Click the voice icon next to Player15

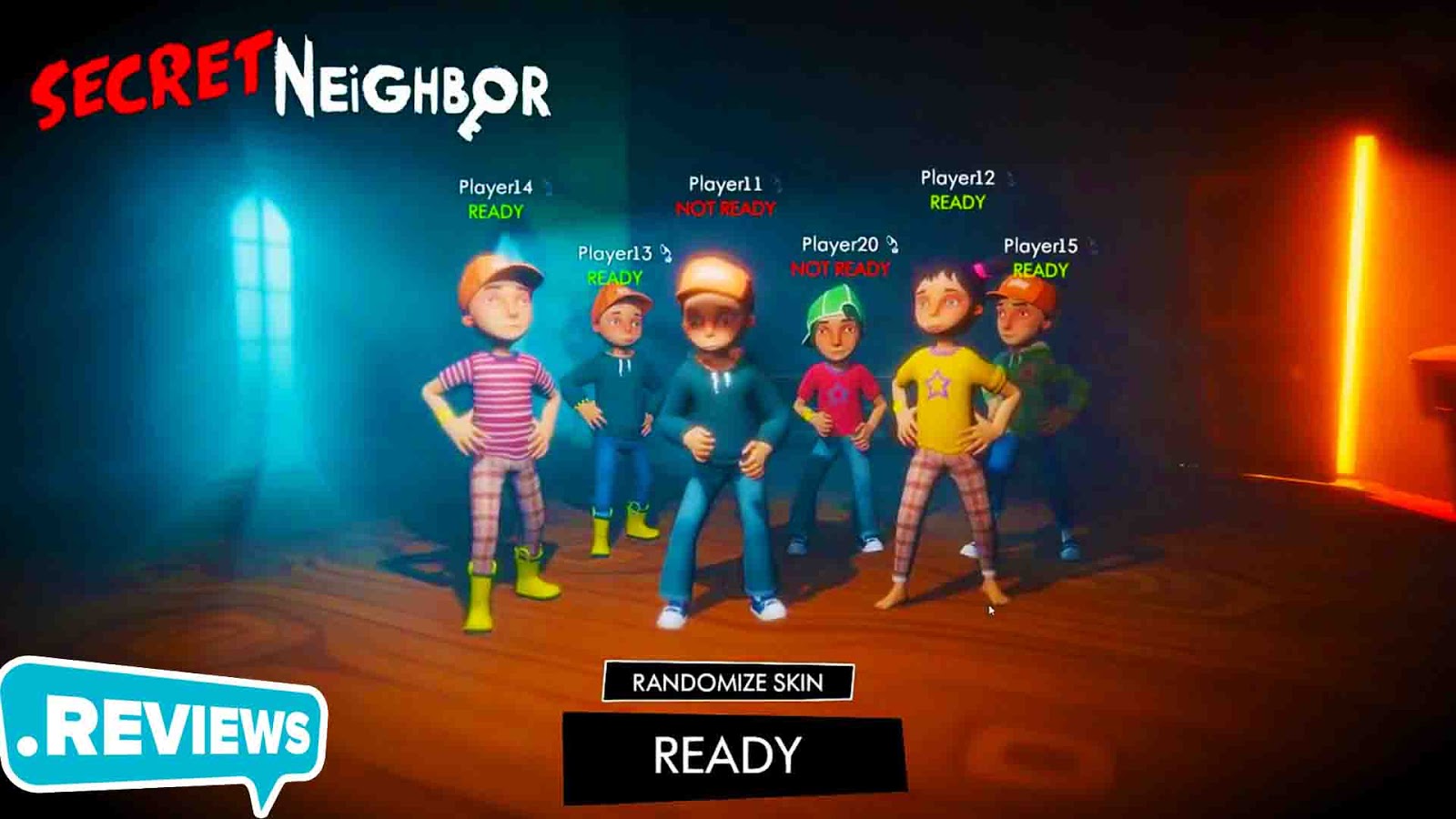pos(1095,244)
